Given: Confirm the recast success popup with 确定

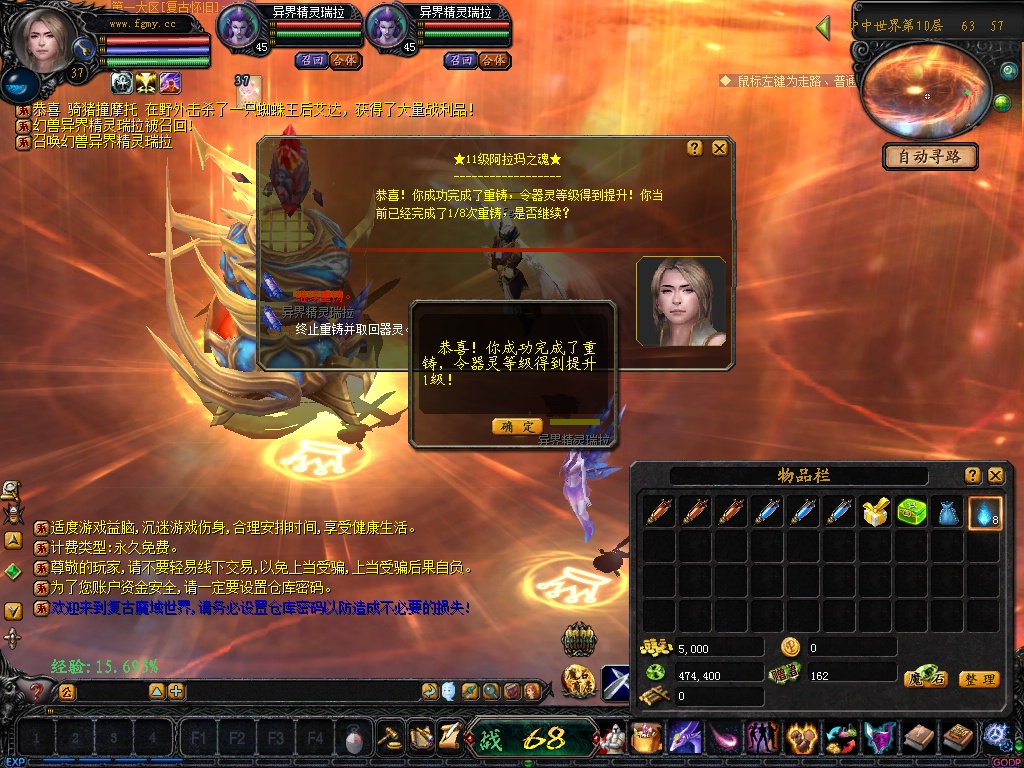Looking at the screenshot, I should click(517, 426).
